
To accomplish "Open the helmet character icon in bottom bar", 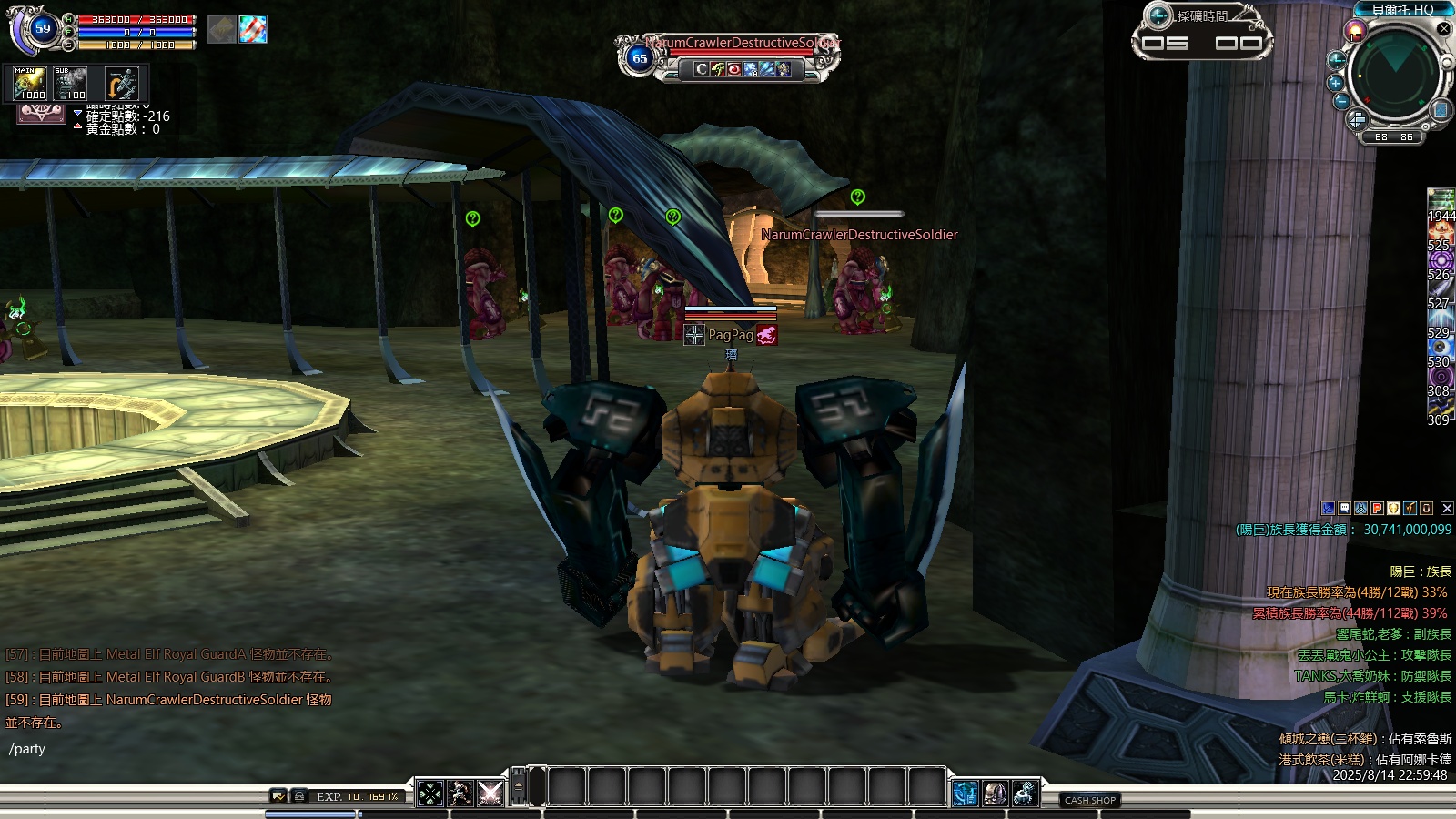I will pos(995,794).
